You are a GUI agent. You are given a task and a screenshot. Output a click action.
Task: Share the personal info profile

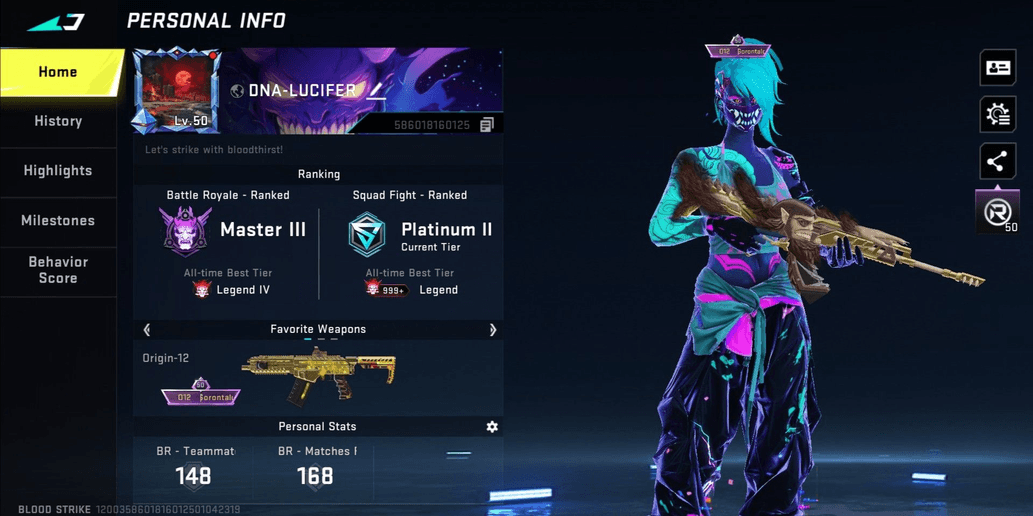(997, 162)
